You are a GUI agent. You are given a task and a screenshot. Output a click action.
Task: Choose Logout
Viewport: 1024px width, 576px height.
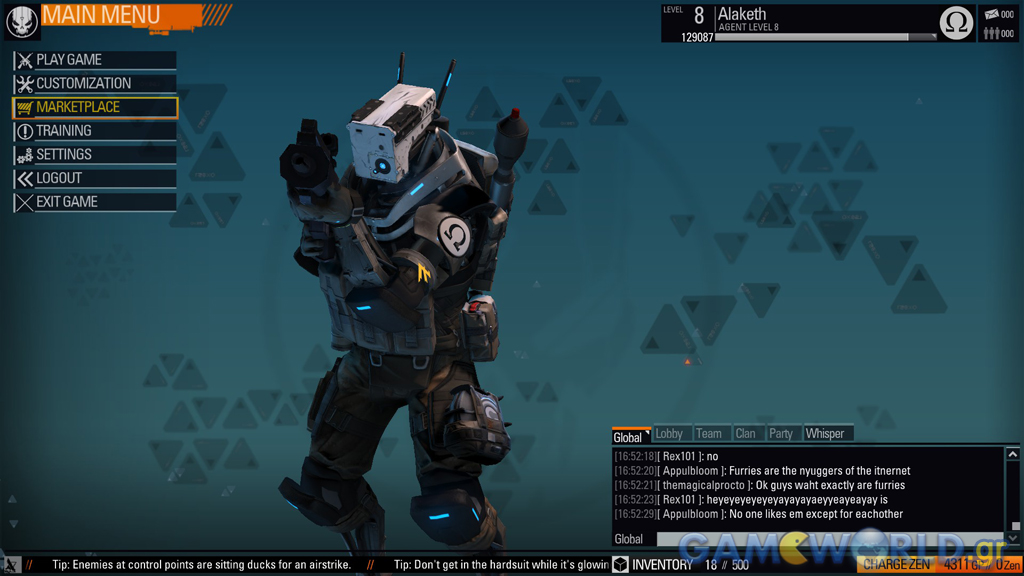click(x=95, y=178)
